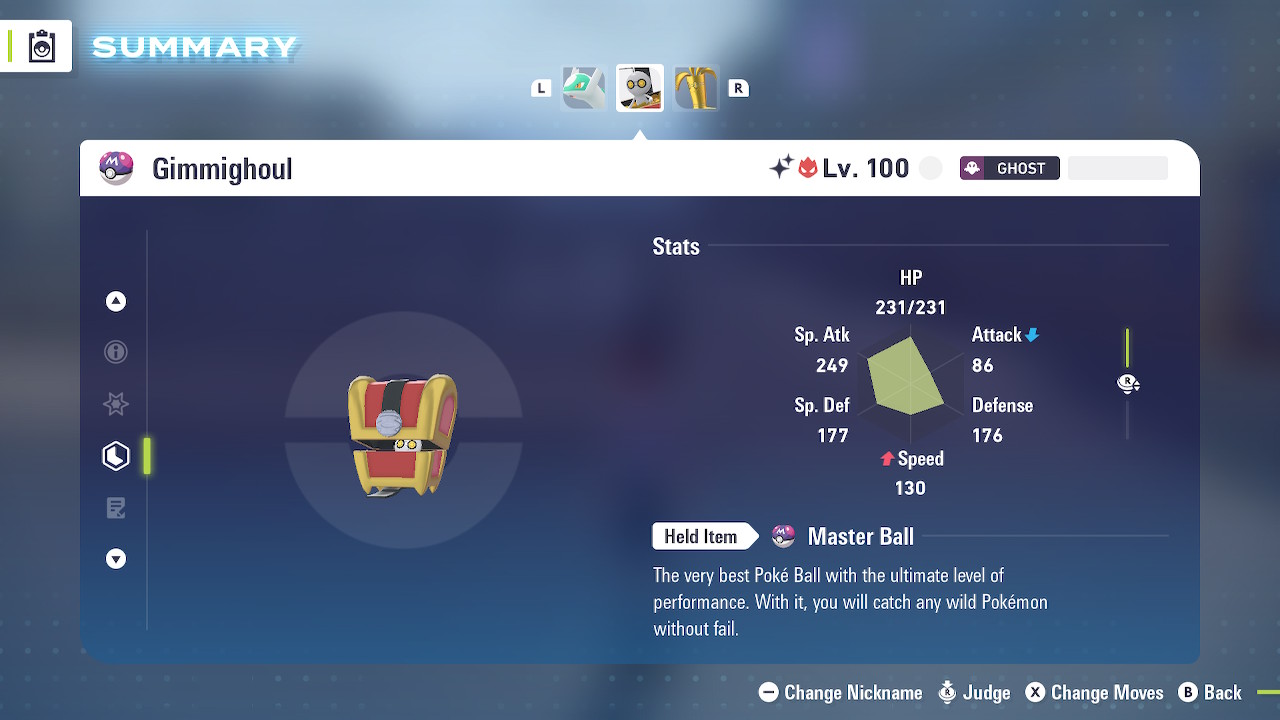Select the GHOST type badge

point(1009,167)
